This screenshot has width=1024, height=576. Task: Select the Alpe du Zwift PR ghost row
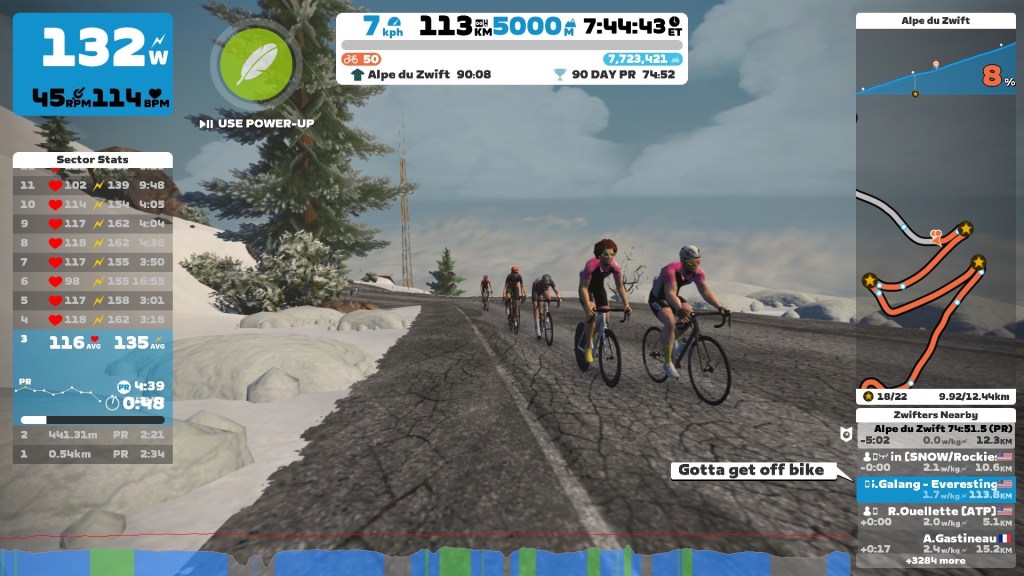click(x=935, y=434)
